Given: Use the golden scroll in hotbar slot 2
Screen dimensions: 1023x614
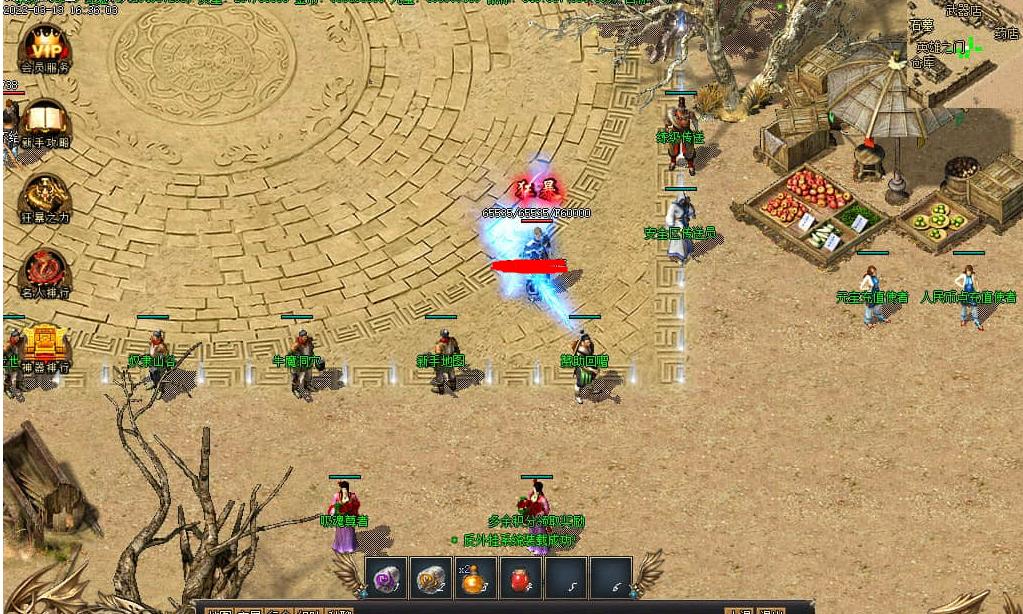Looking at the screenshot, I should [x=431, y=578].
